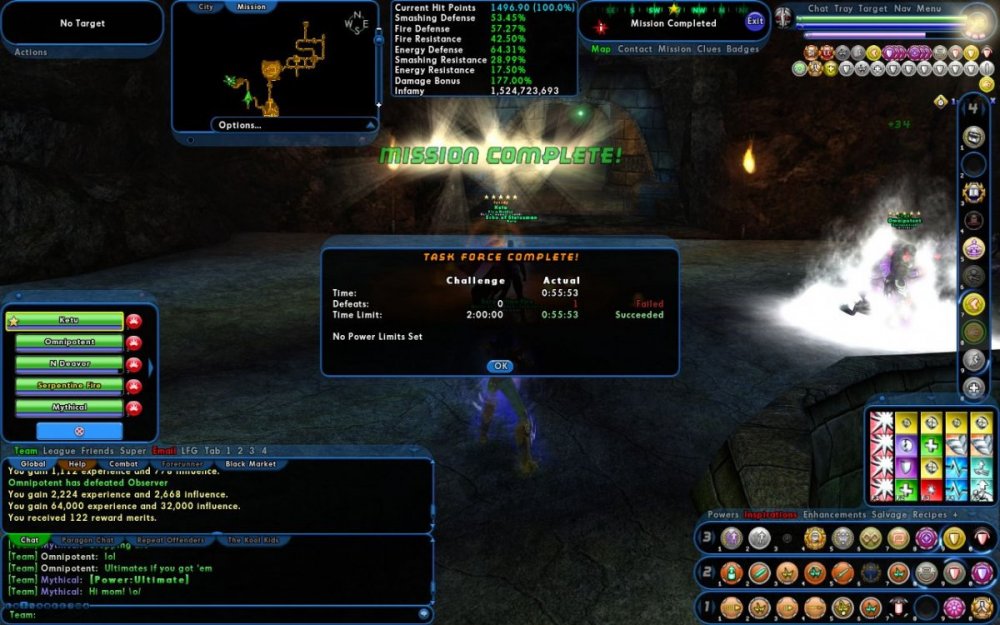Select teammate Serpentine Fire in the team list
This screenshot has height=625, width=1000.
pos(69,385)
